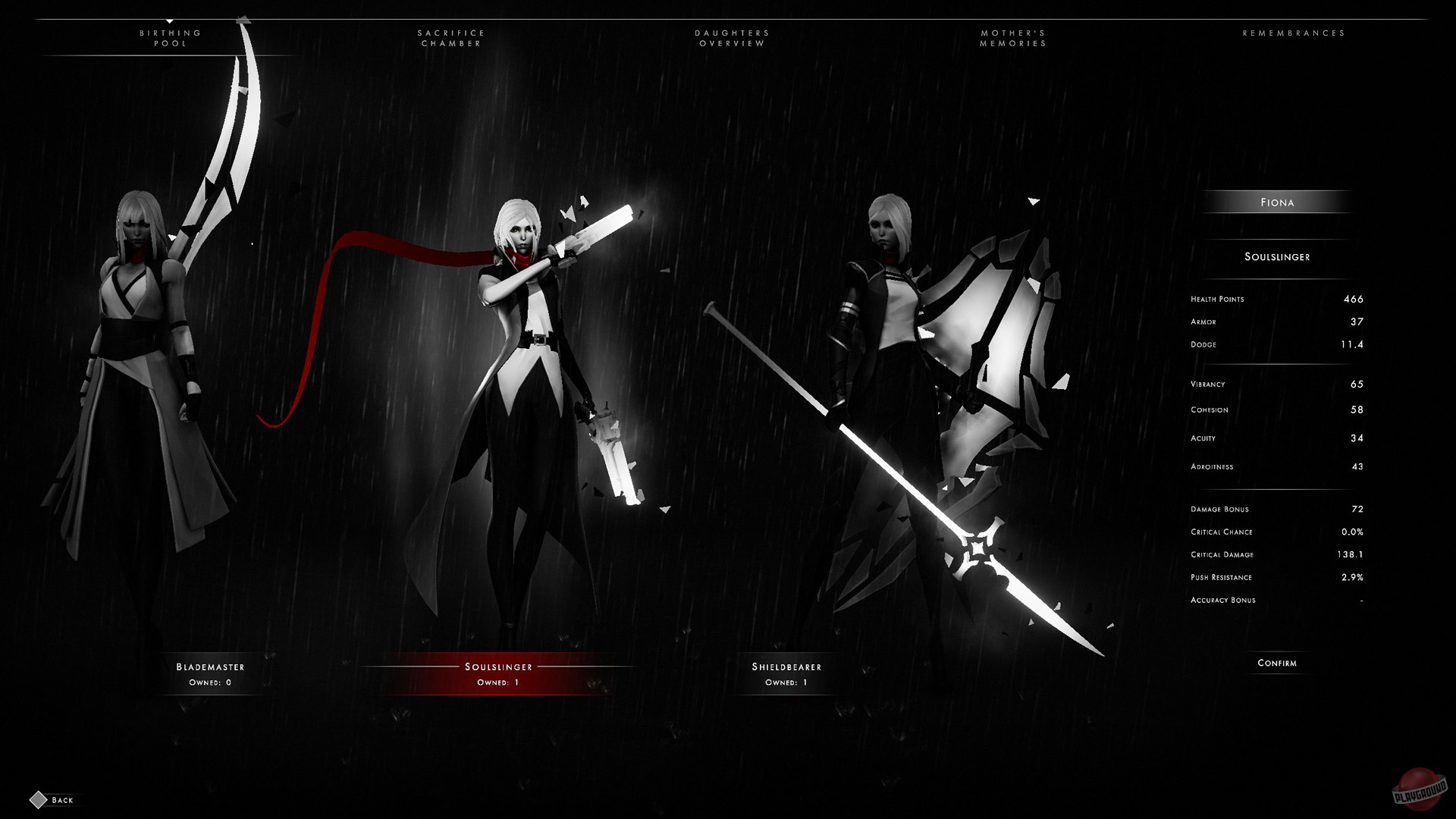Click the Health Points value 466

(1354, 299)
